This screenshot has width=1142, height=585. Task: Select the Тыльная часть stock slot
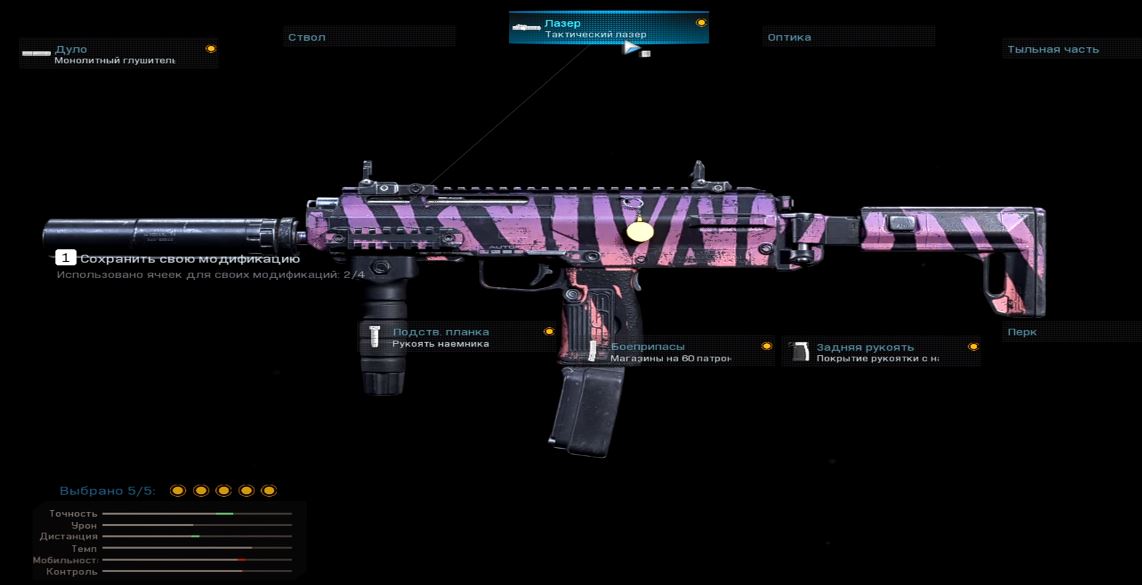(1070, 49)
